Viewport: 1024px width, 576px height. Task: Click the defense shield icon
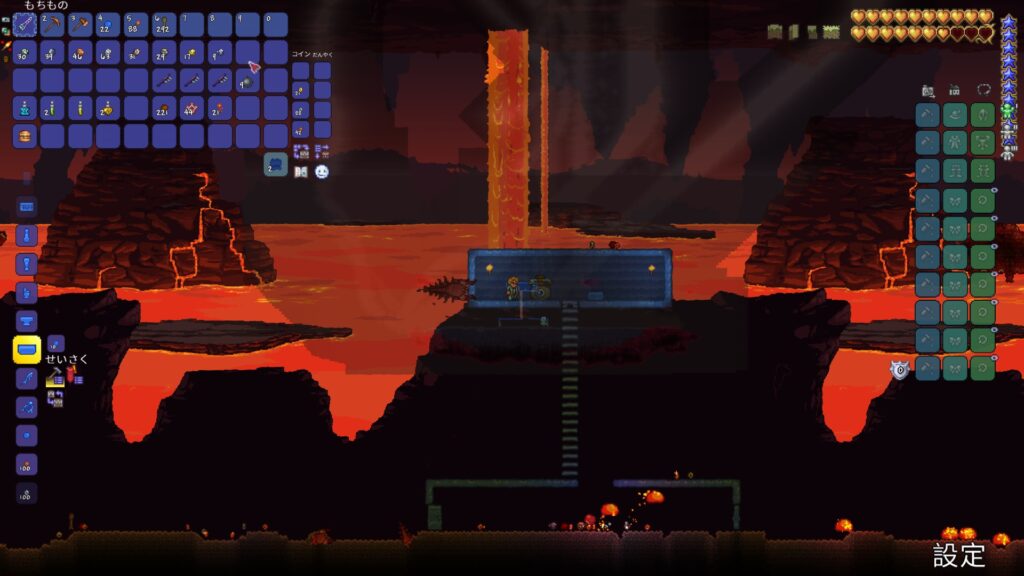click(900, 370)
